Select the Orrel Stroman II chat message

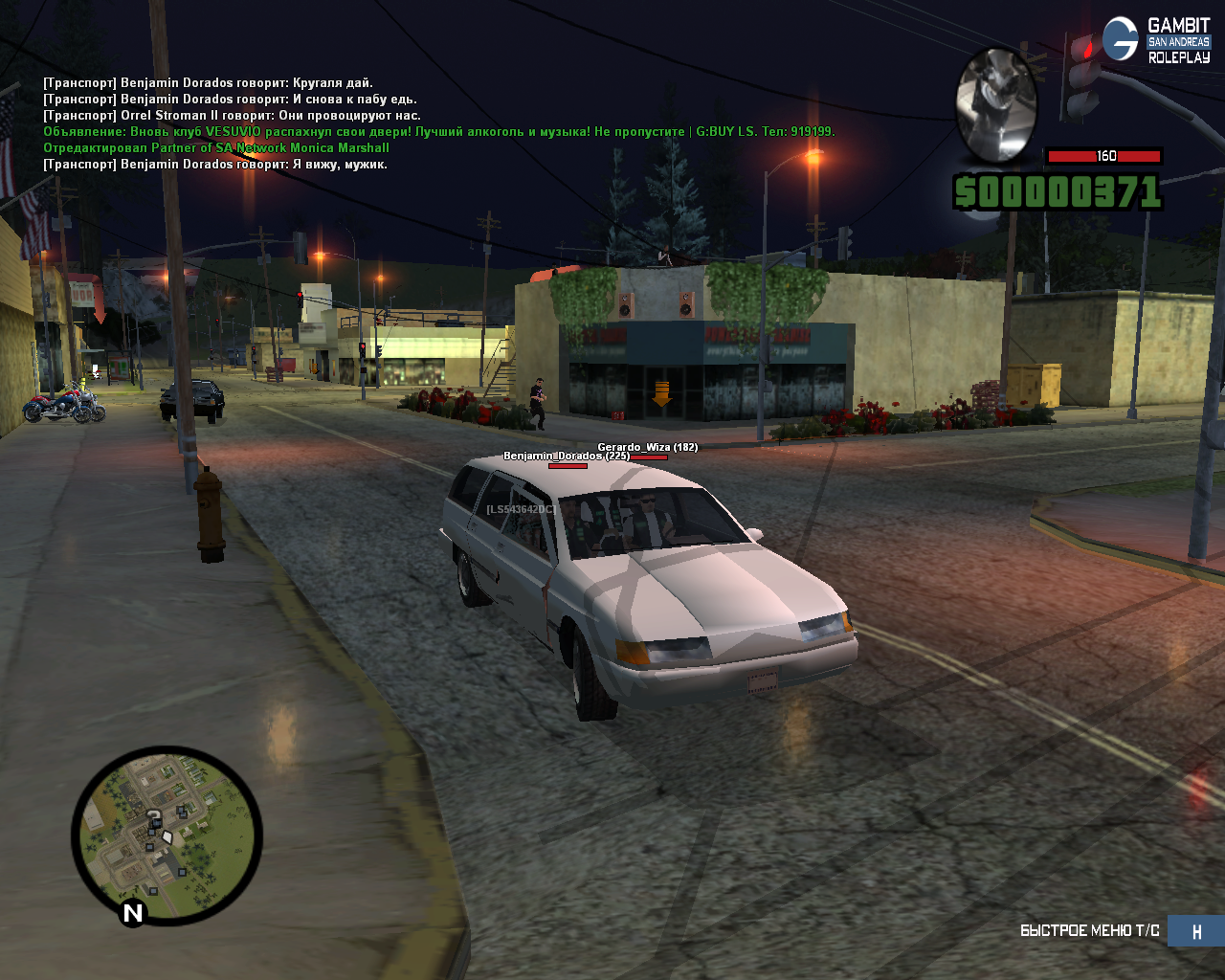(x=232, y=116)
